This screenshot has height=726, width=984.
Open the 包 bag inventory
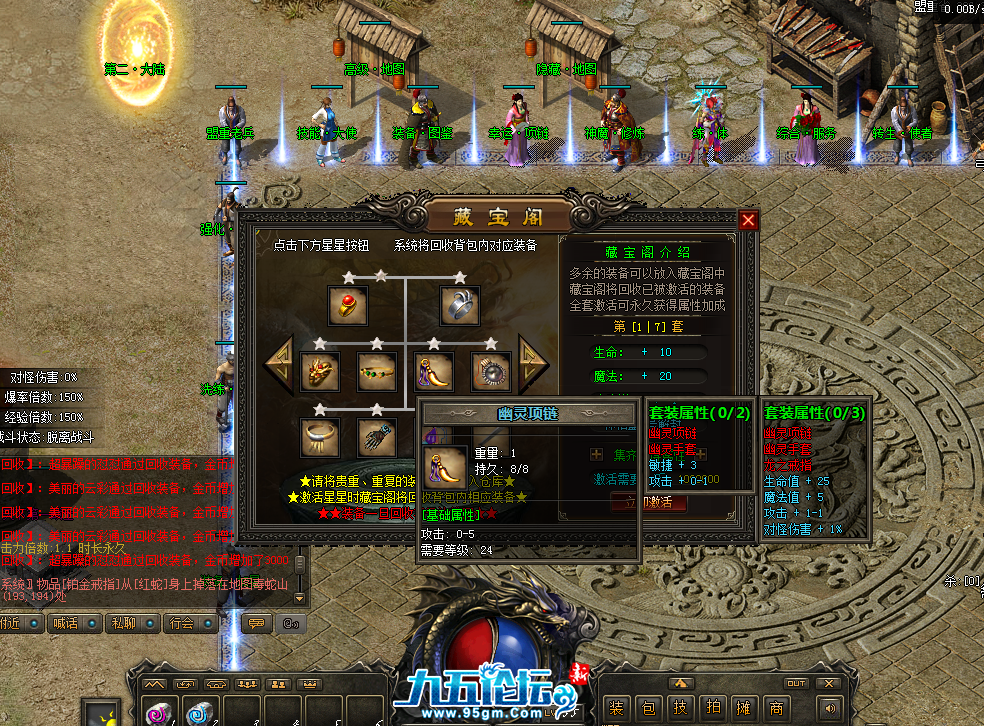tap(649, 708)
